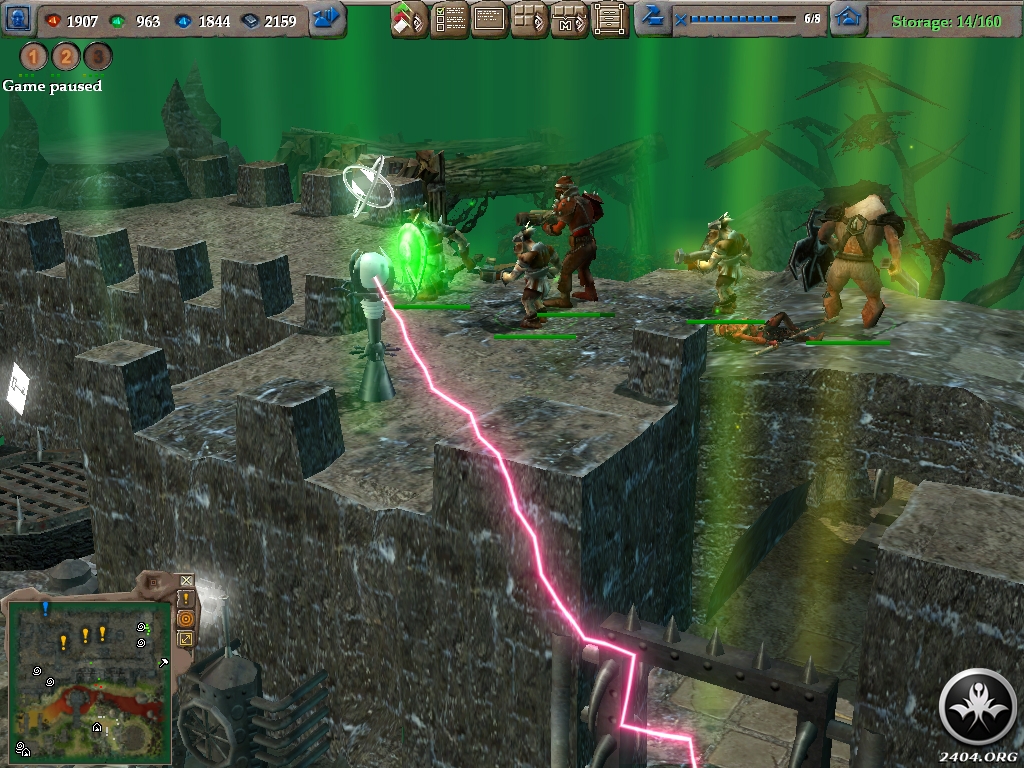Click the blue anvil icon
1024x768 pixels.
click(x=653, y=17)
